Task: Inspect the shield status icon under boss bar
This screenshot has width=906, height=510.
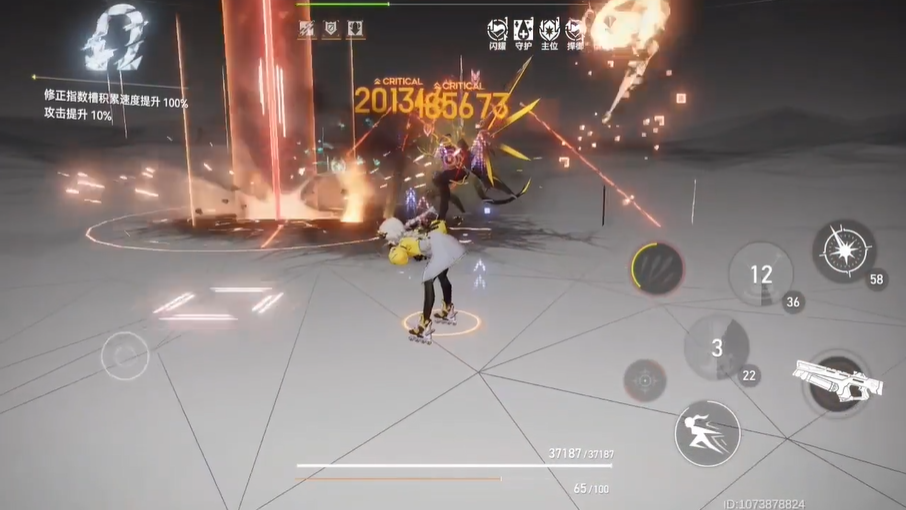Action: click(x=331, y=30)
